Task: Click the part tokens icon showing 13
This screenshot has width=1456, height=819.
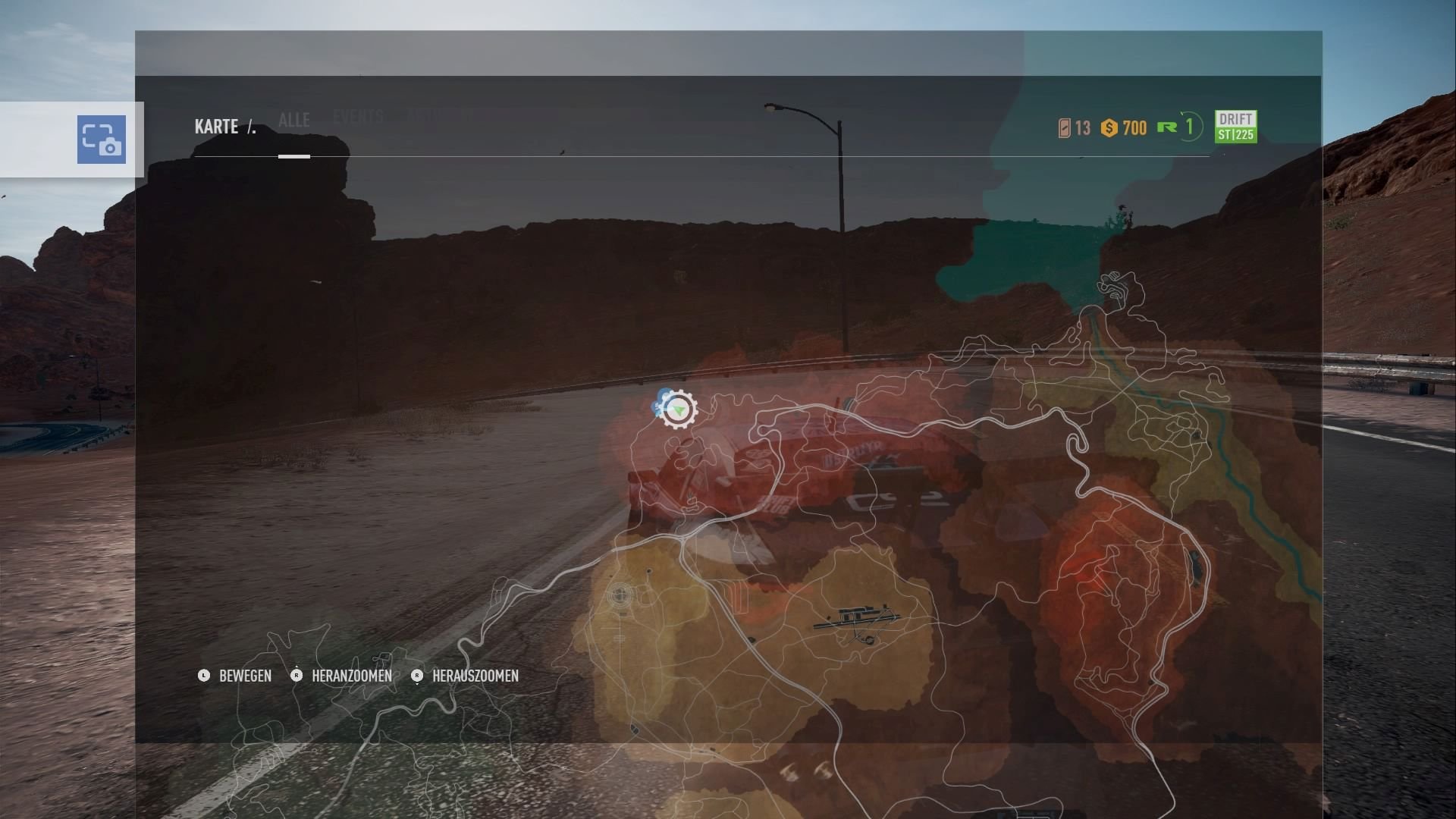Action: pos(1065,128)
